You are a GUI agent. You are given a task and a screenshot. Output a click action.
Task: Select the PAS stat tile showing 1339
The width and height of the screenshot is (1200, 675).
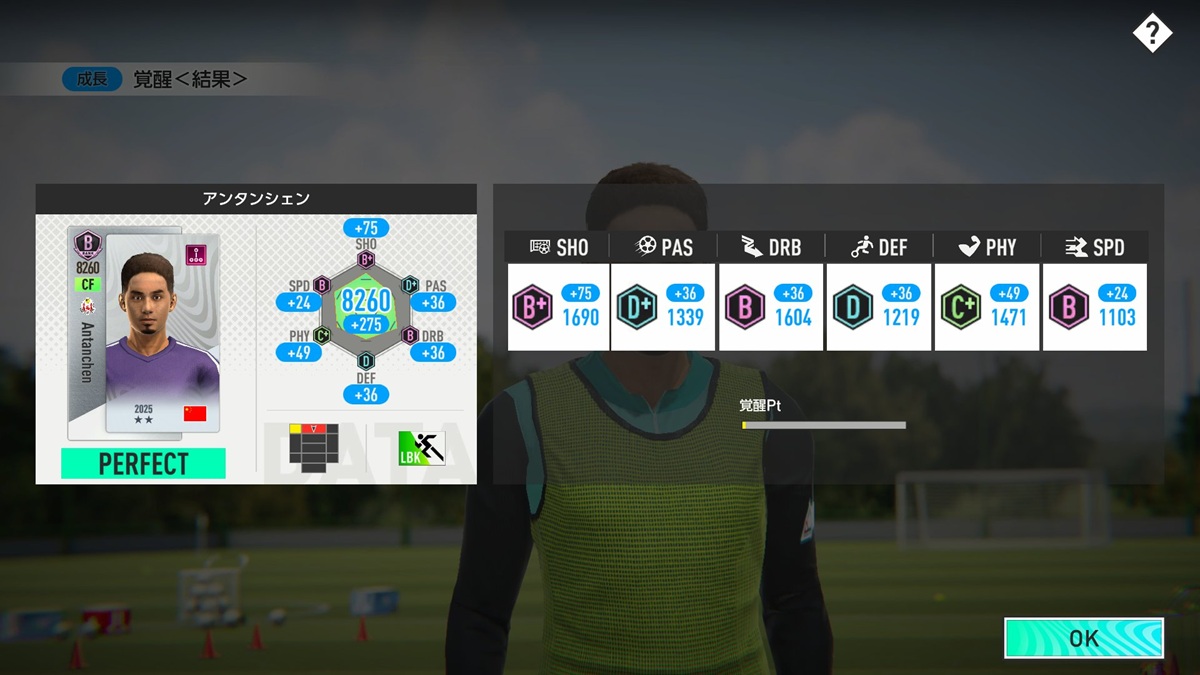pyautogui.click(x=663, y=307)
